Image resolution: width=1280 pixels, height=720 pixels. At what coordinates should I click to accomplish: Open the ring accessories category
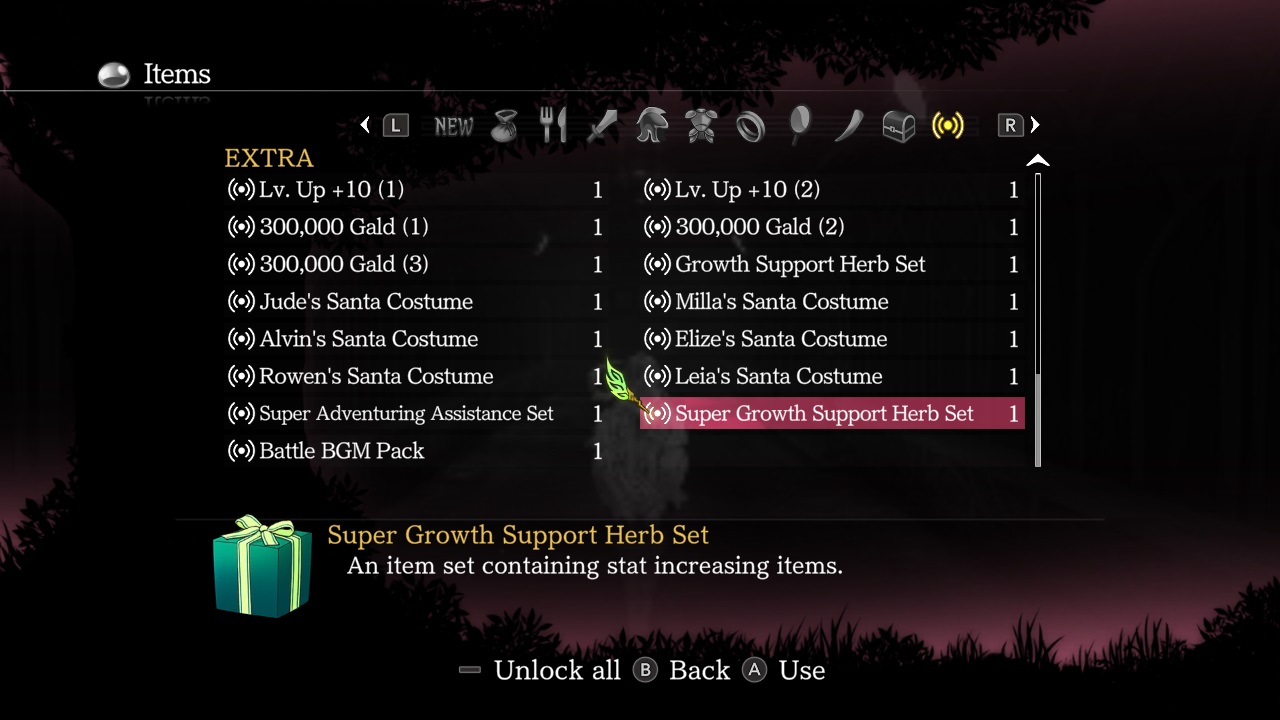(749, 125)
